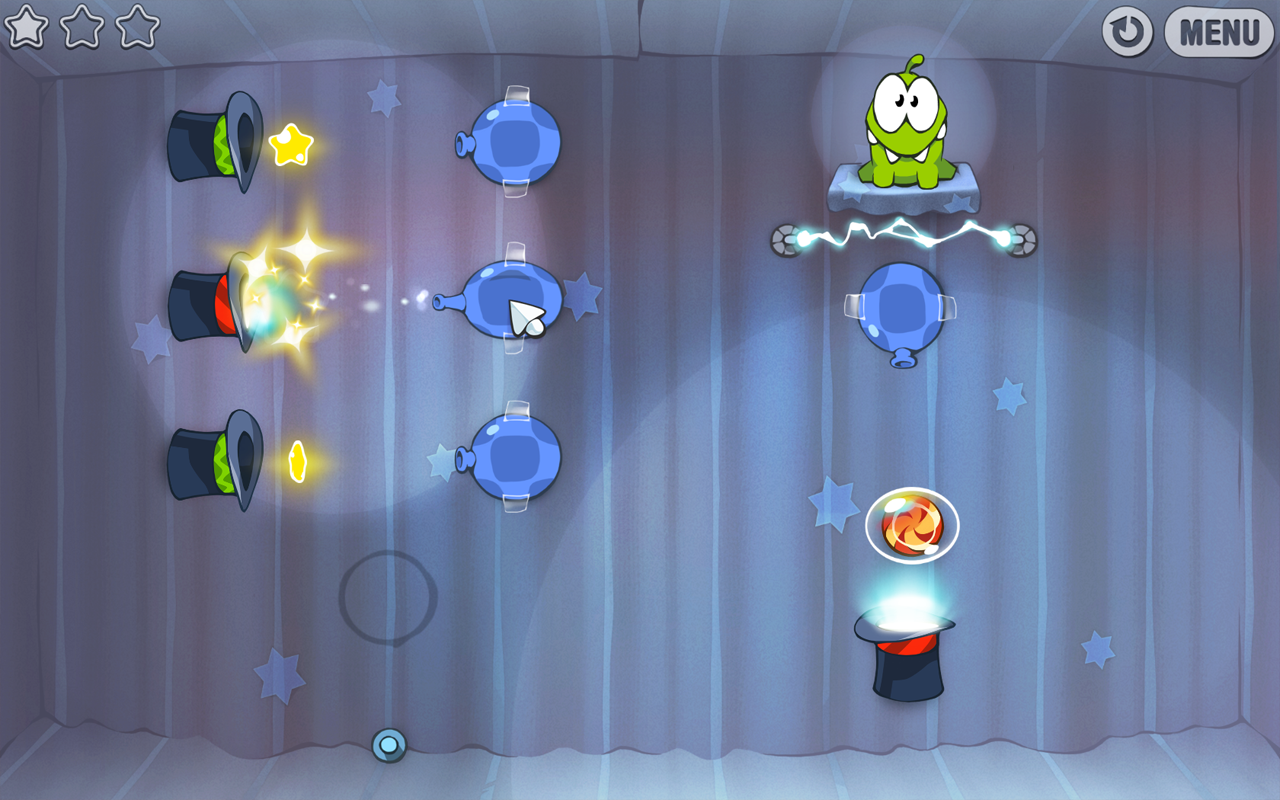Screen dimensions: 1280x800
Task: Click the restart level icon
Action: [x=1126, y=31]
